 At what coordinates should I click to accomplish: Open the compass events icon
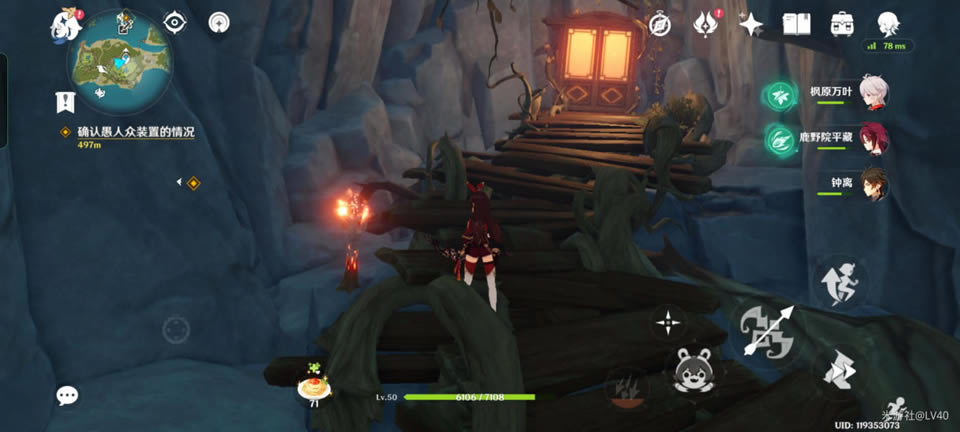click(x=659, y=23)
